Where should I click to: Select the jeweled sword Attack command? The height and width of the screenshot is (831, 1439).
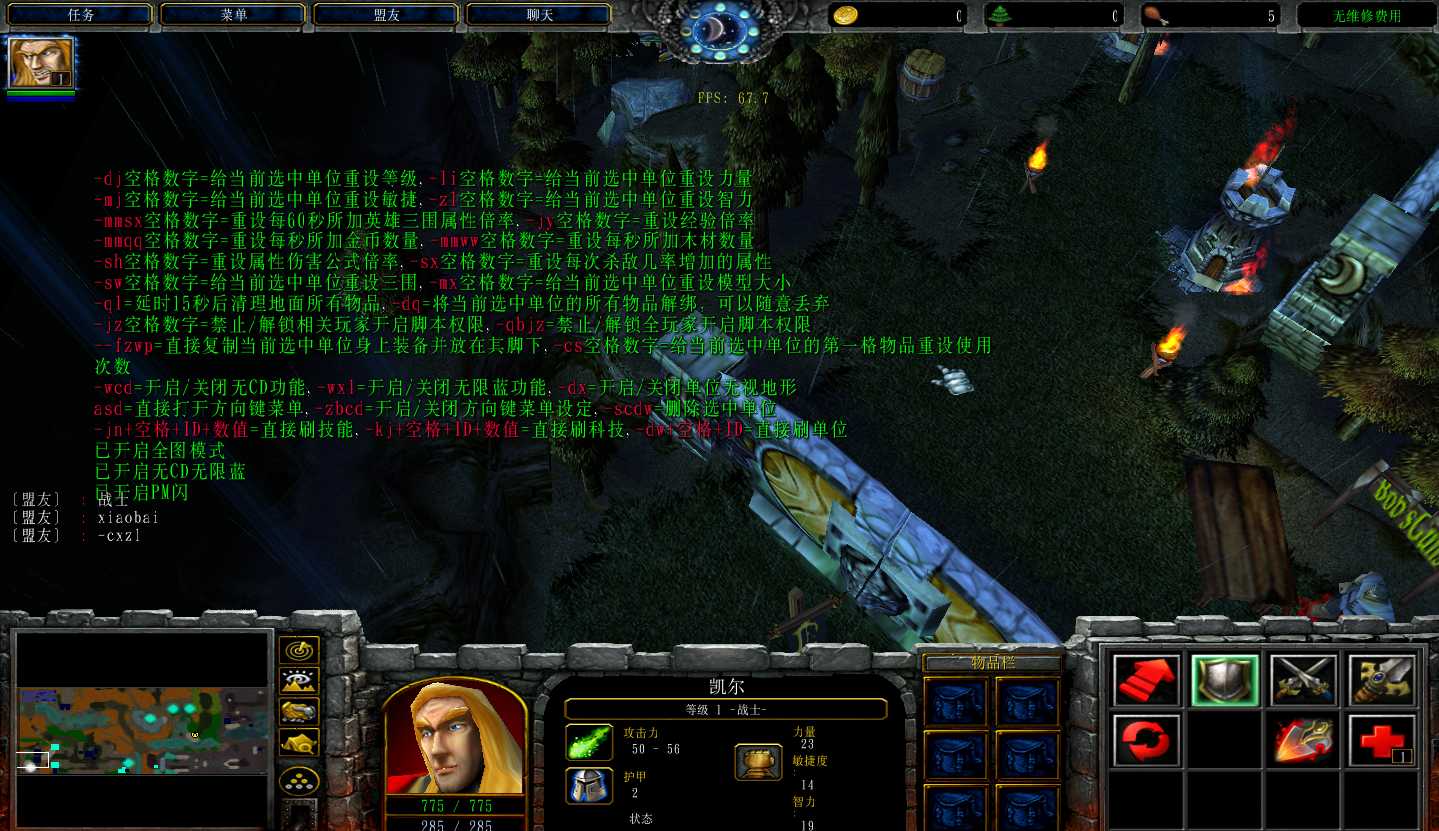click(x=1382, y=681)
